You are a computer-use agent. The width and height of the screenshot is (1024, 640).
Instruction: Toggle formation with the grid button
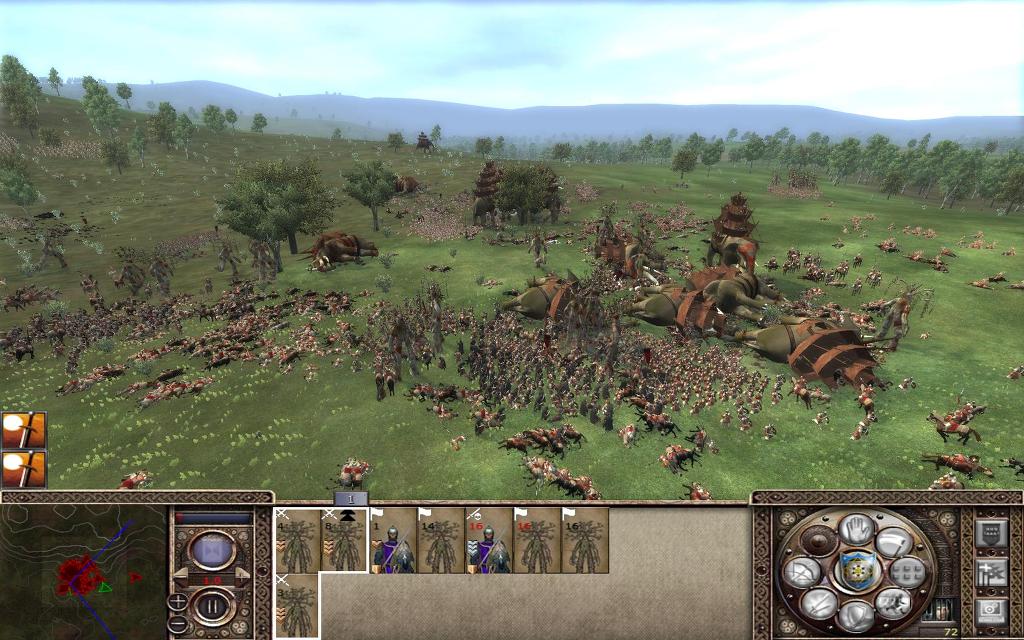point(907,571)
